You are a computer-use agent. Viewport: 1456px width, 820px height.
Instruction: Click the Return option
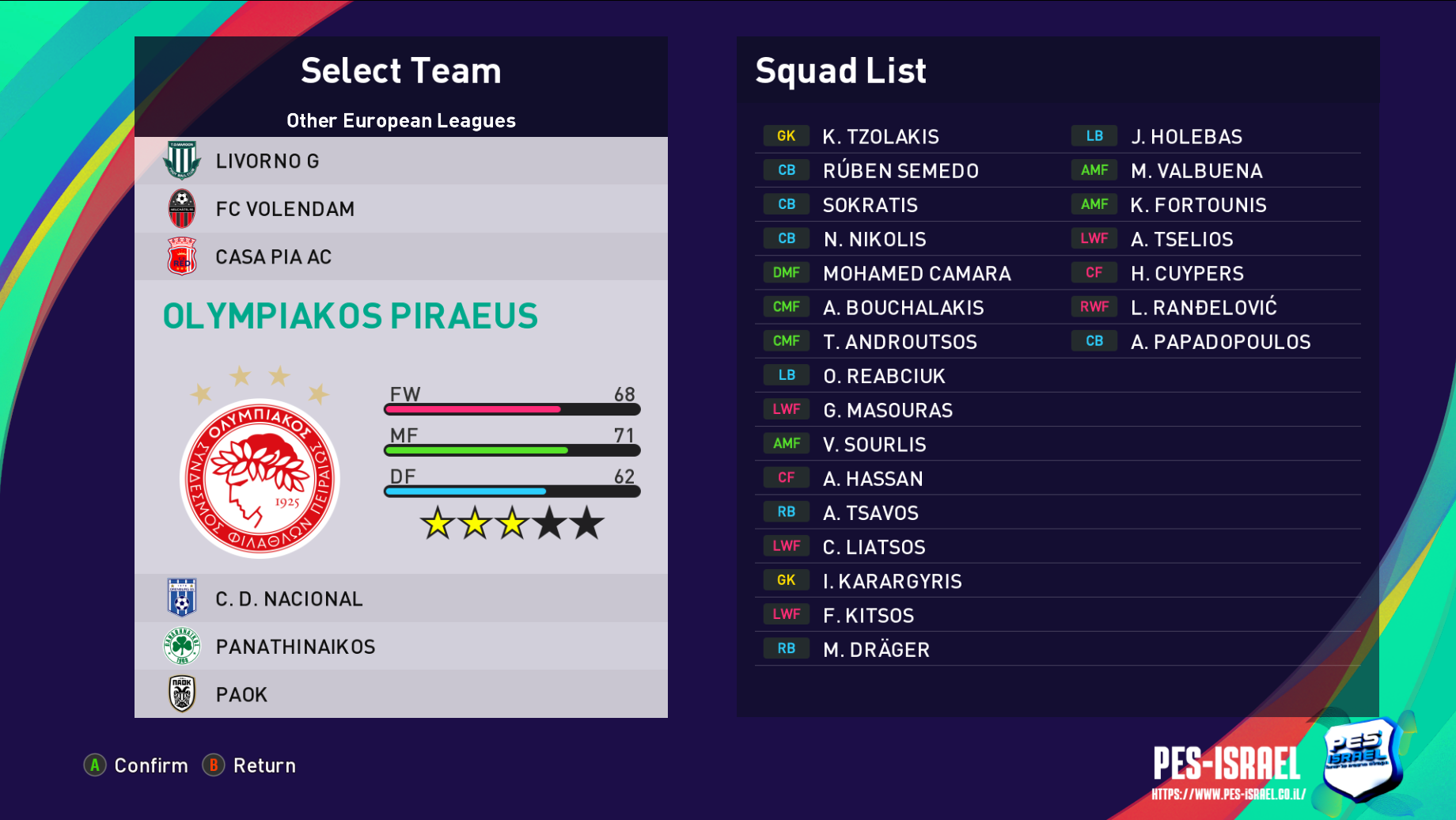tap(249, 765)
